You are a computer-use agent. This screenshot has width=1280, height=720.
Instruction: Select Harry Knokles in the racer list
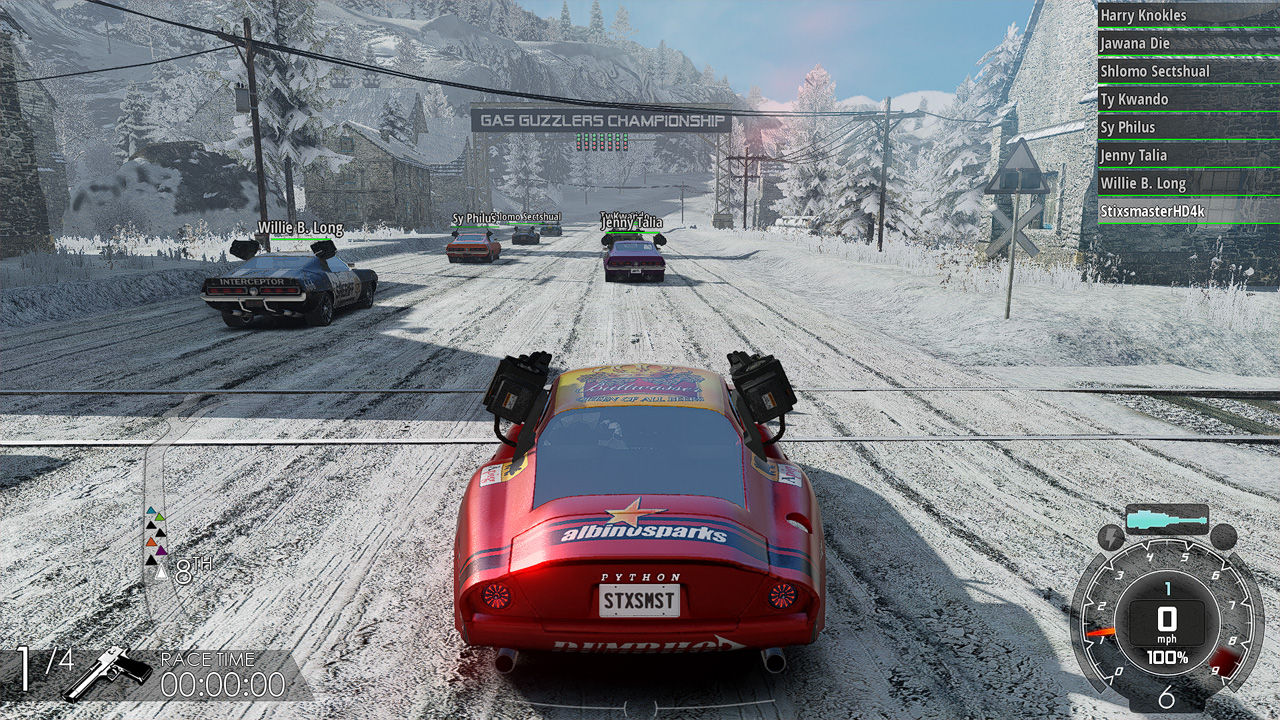click(1188, 15)
